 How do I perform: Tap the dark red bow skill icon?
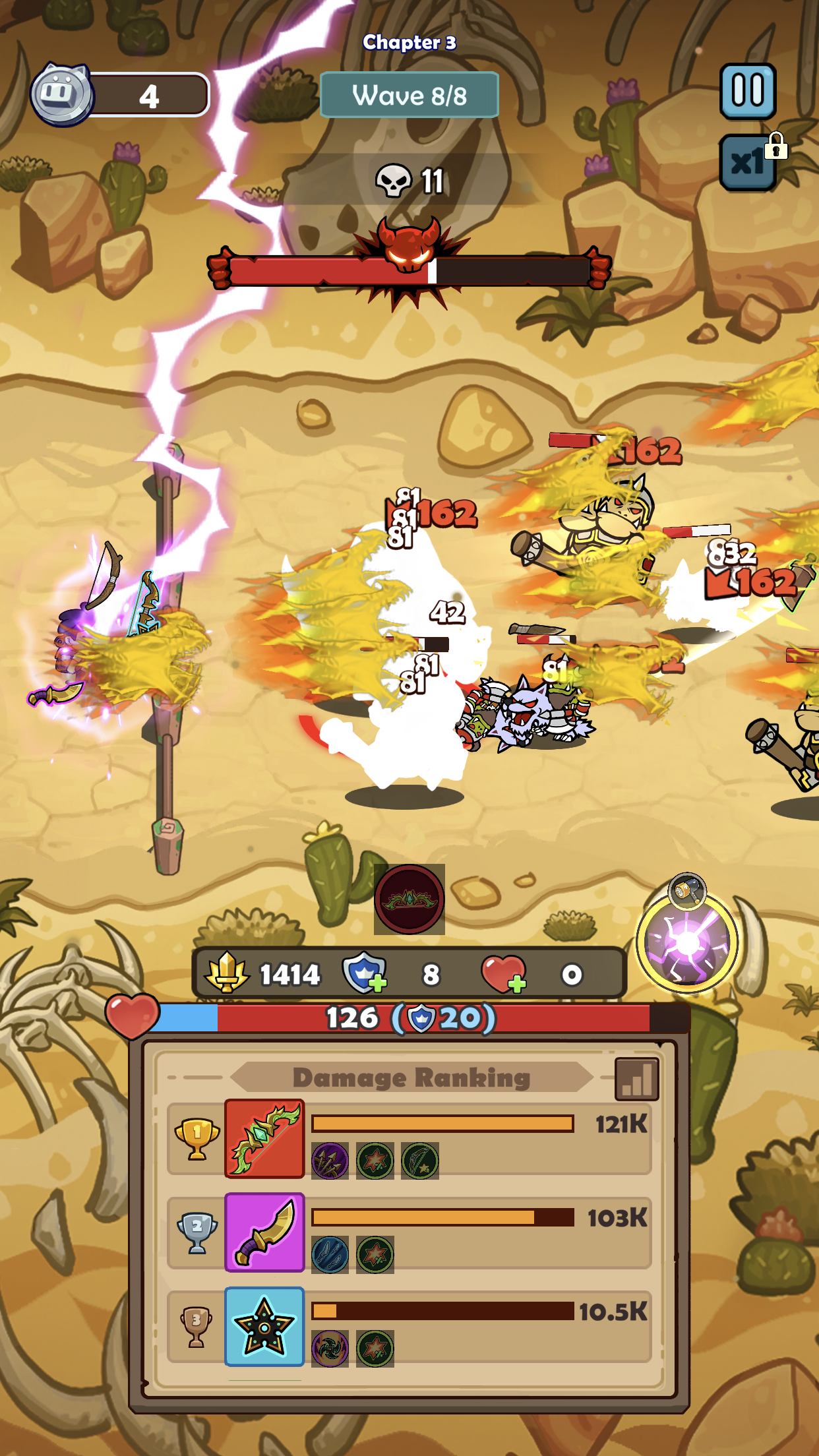pos(409,899)
